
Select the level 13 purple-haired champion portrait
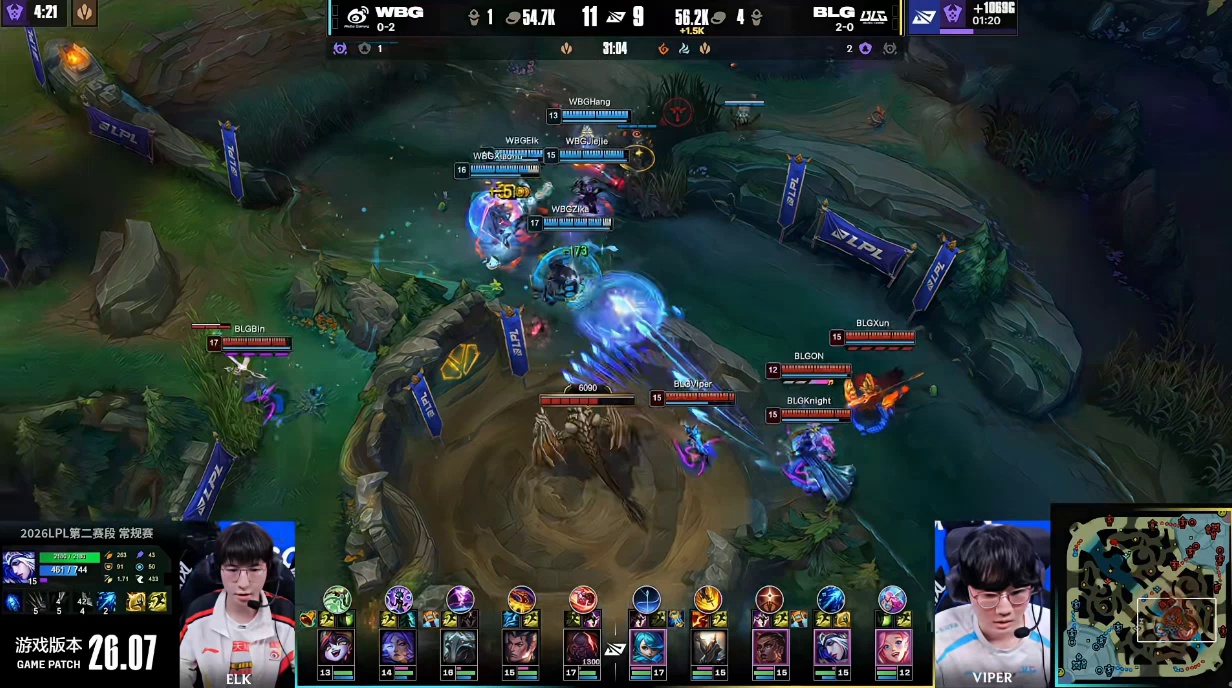click(337, 647)
